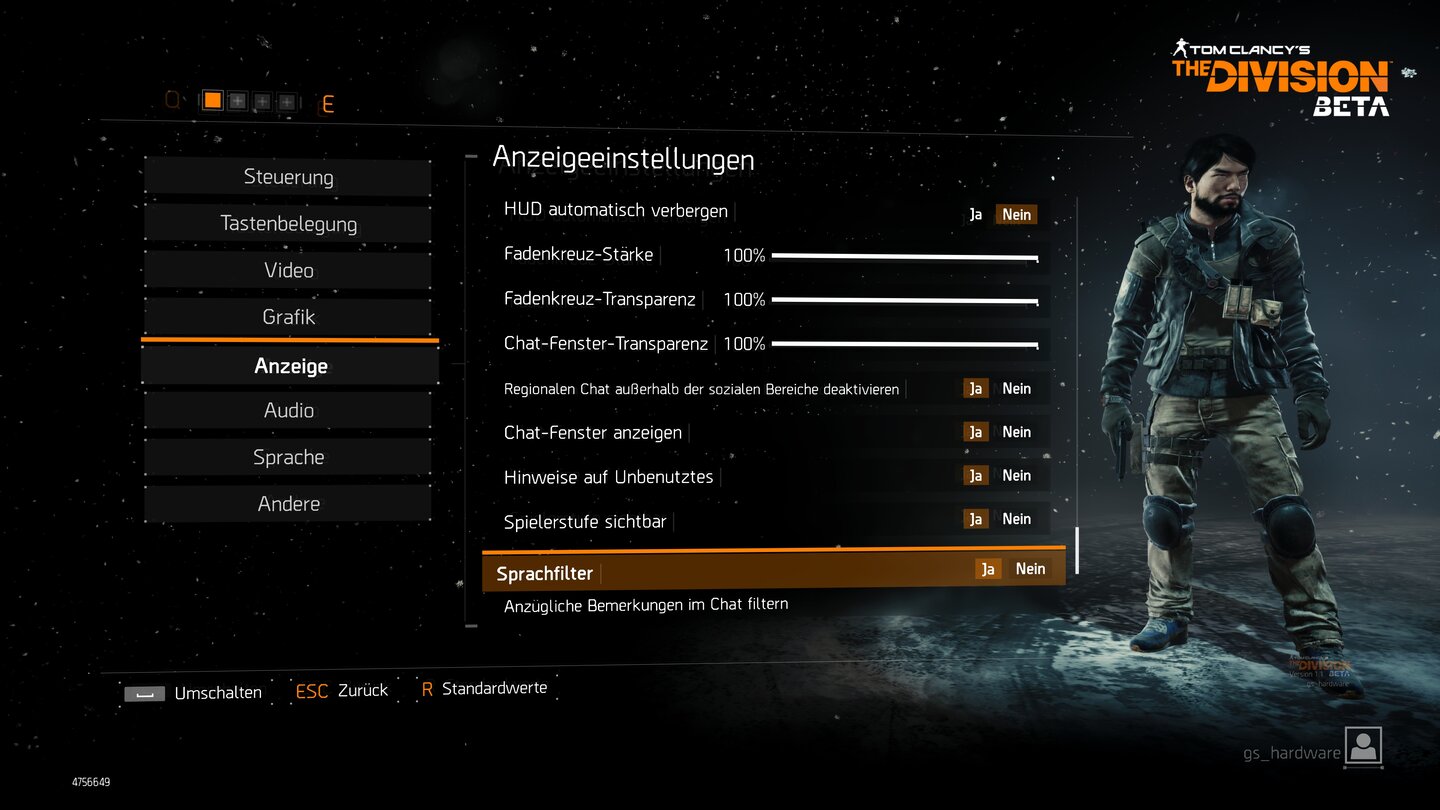This screenshot has width=1440, height=810.
Task: Disable Sprachfilter by selecting Nein
Action: tap(1030, 568)
